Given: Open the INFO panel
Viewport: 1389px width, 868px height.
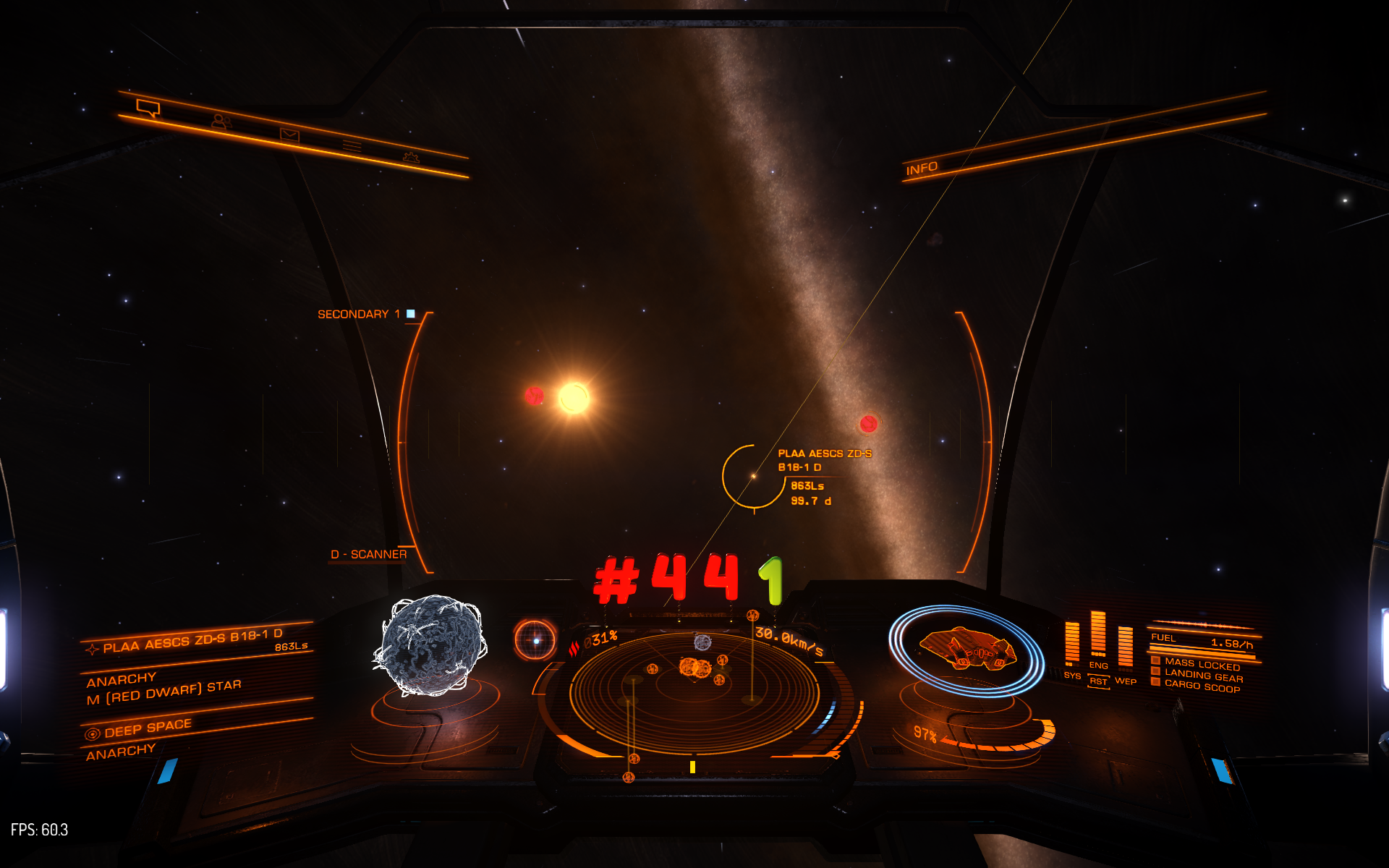Looking at the screenshot, I should (922, 169).
